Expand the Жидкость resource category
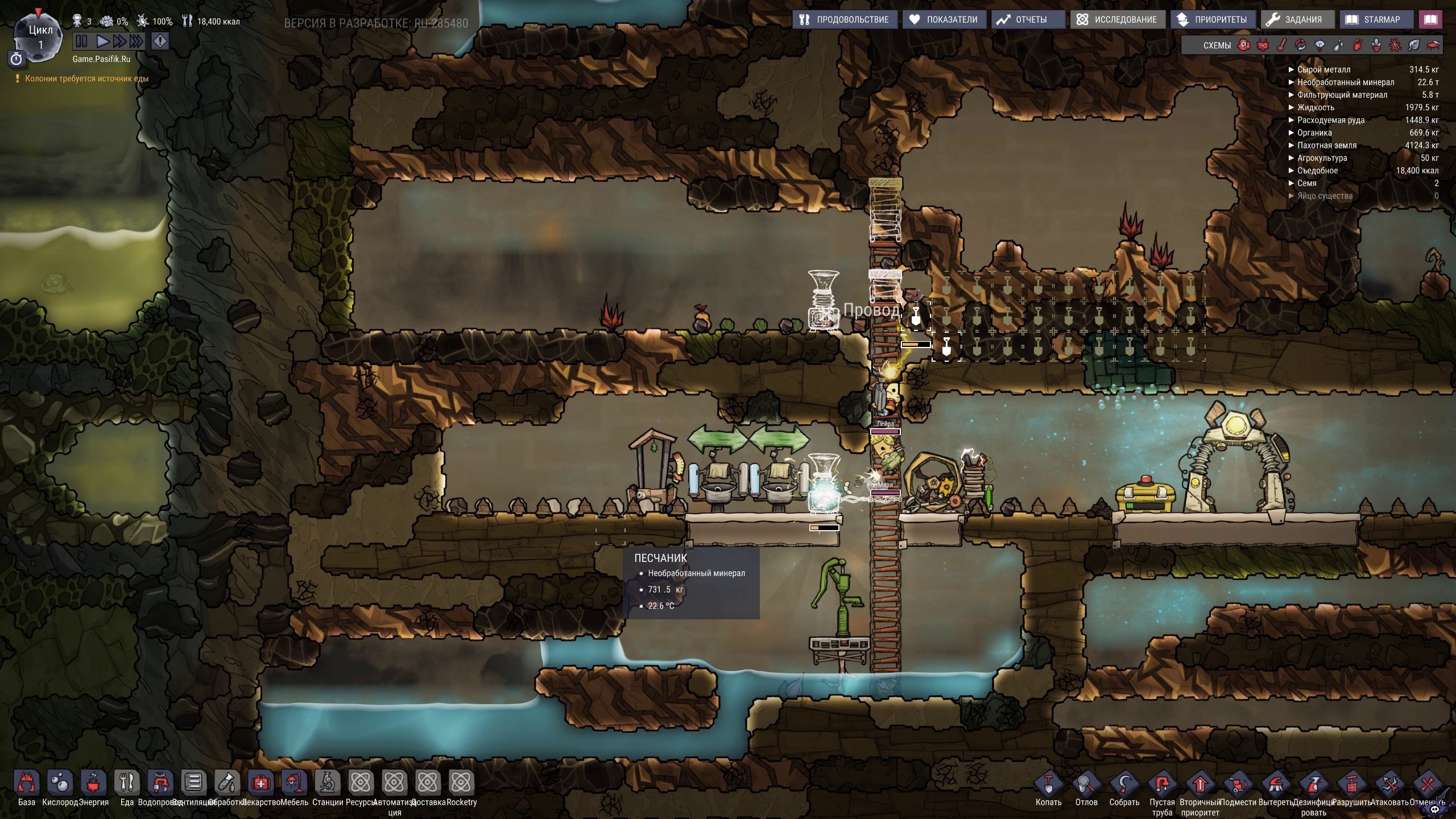Viewport: 1456px width, 819px height. tap(1315, 107)
